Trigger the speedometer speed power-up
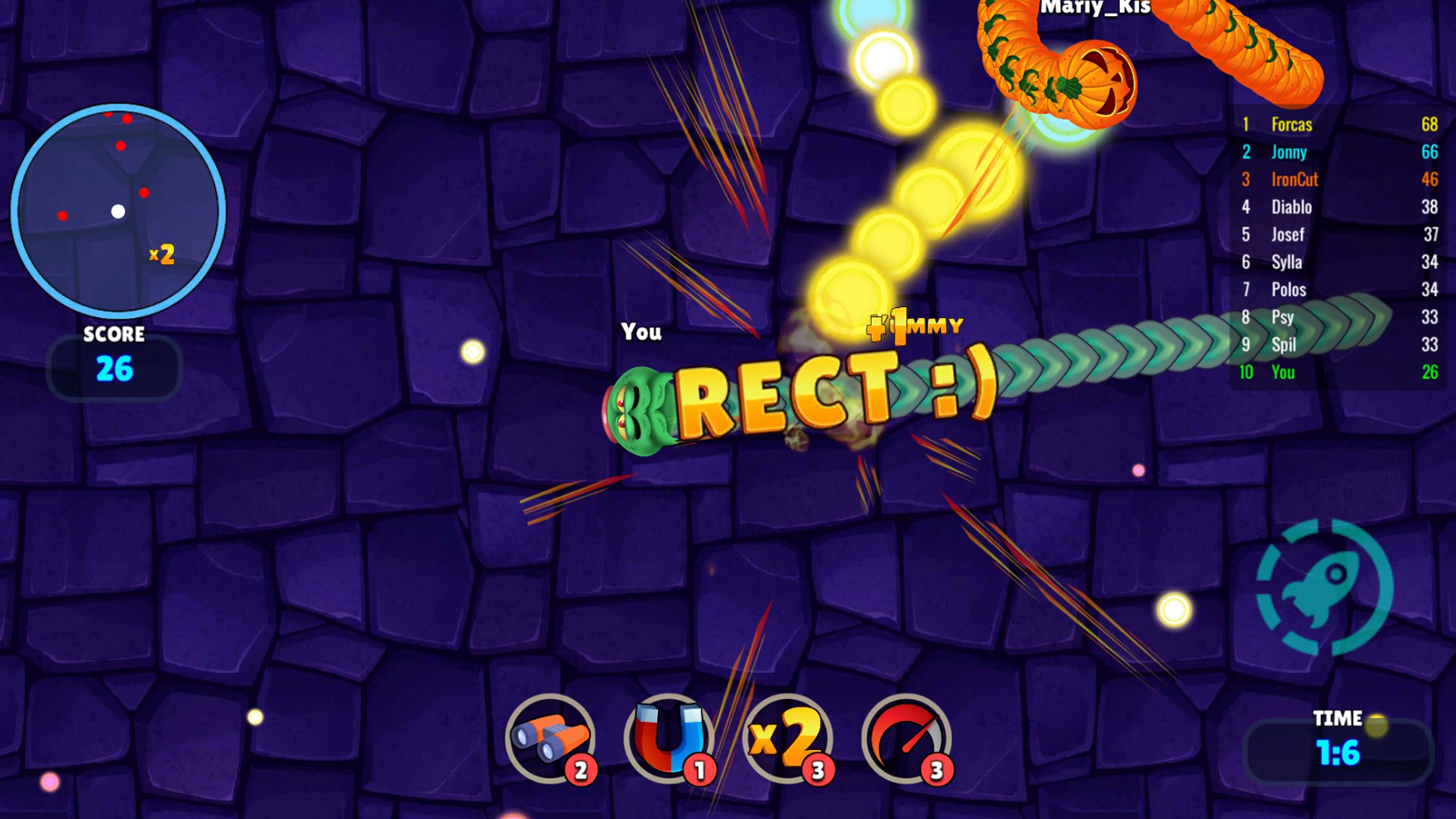The image size is (1456, 819). coord(905,738)
